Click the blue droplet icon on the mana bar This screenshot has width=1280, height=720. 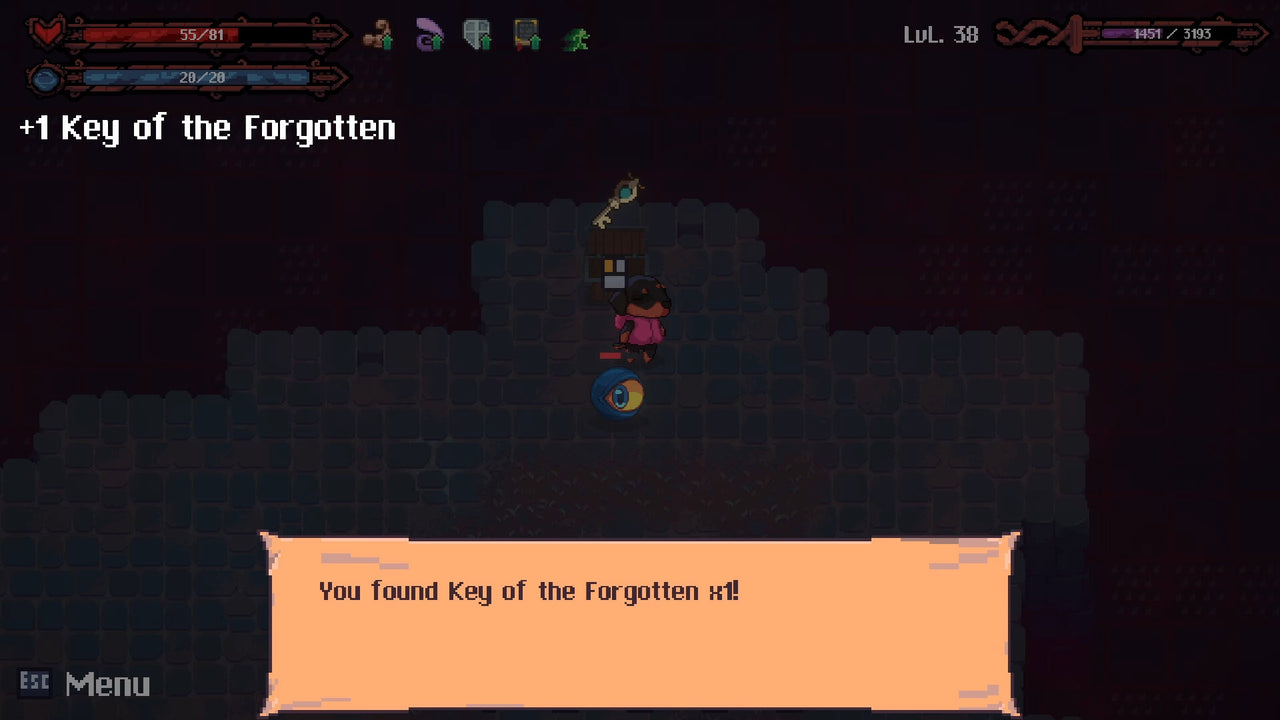click(44, 79)
